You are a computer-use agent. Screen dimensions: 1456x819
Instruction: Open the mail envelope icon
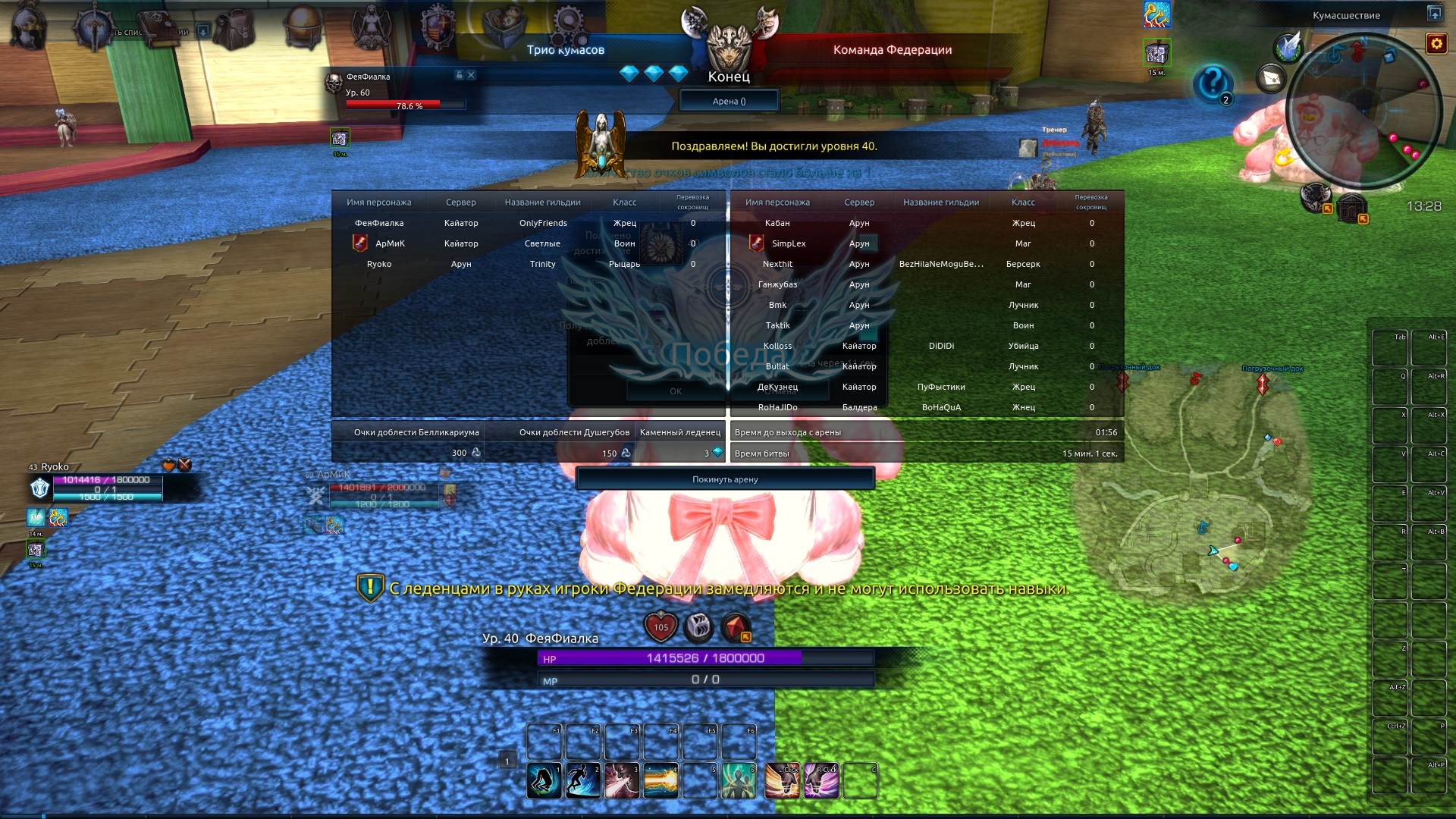coord(1272,78)
